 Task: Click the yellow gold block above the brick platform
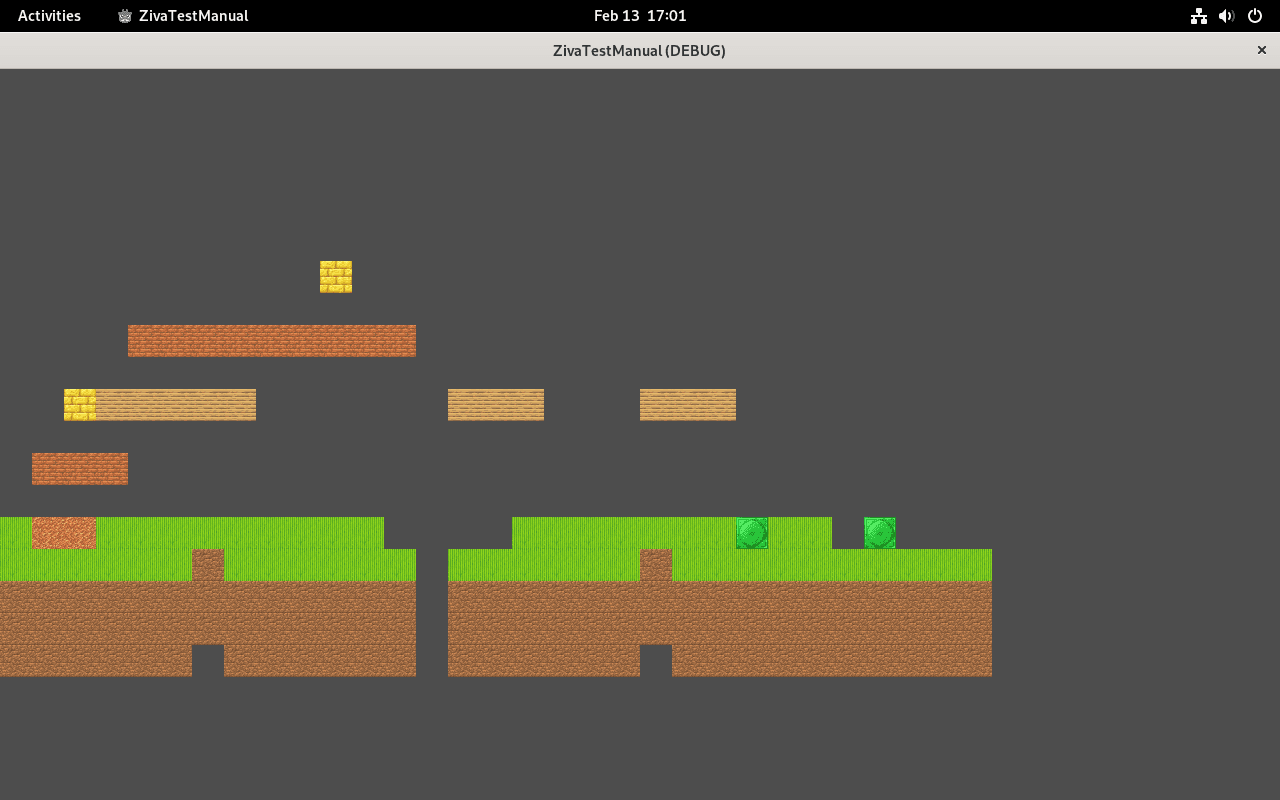[335, 277]
